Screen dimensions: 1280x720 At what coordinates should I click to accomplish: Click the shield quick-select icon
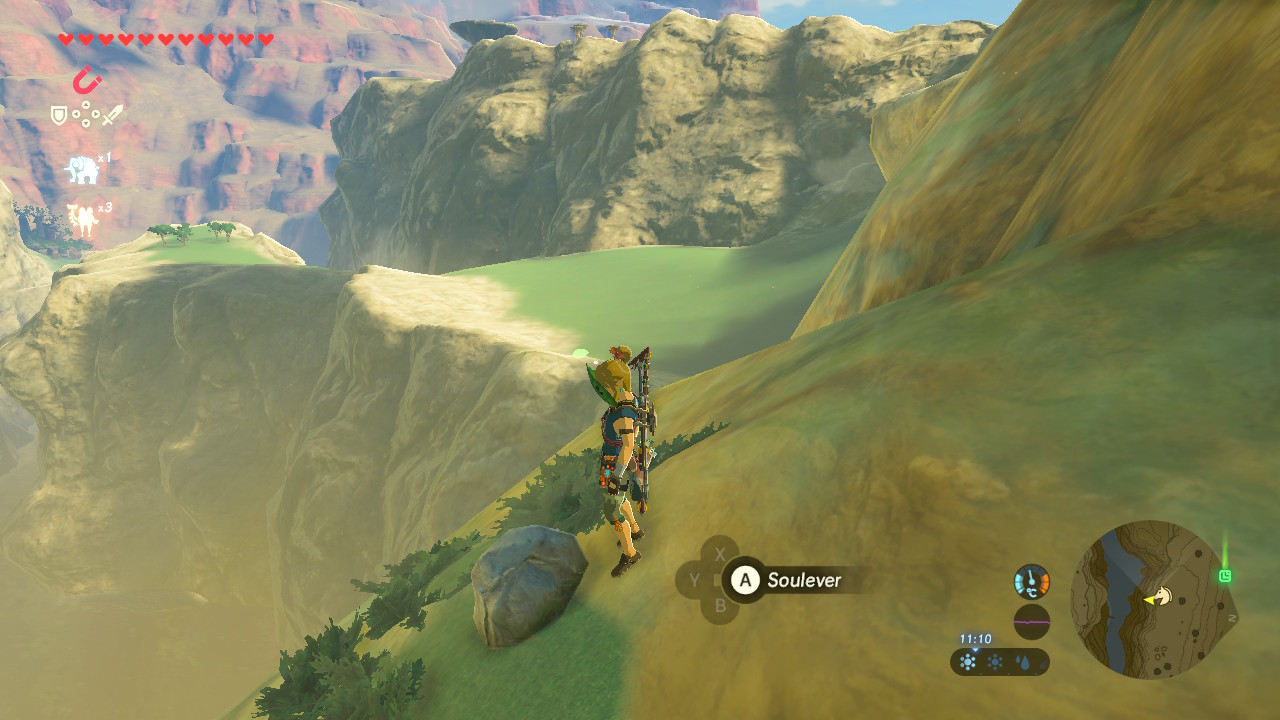59,116
